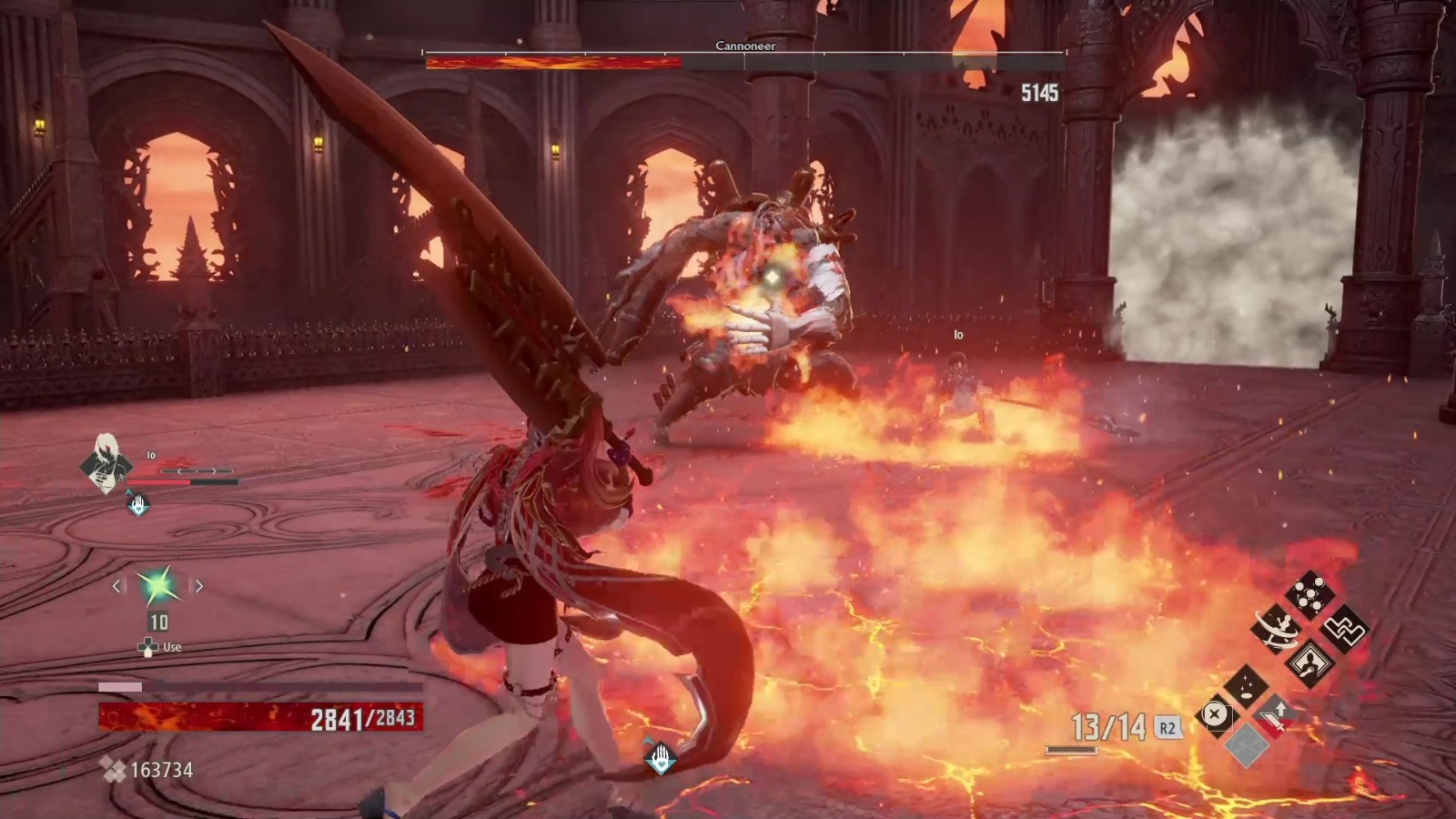
Task: Click the green star healing item thumbnail
Action: point(159,586)
